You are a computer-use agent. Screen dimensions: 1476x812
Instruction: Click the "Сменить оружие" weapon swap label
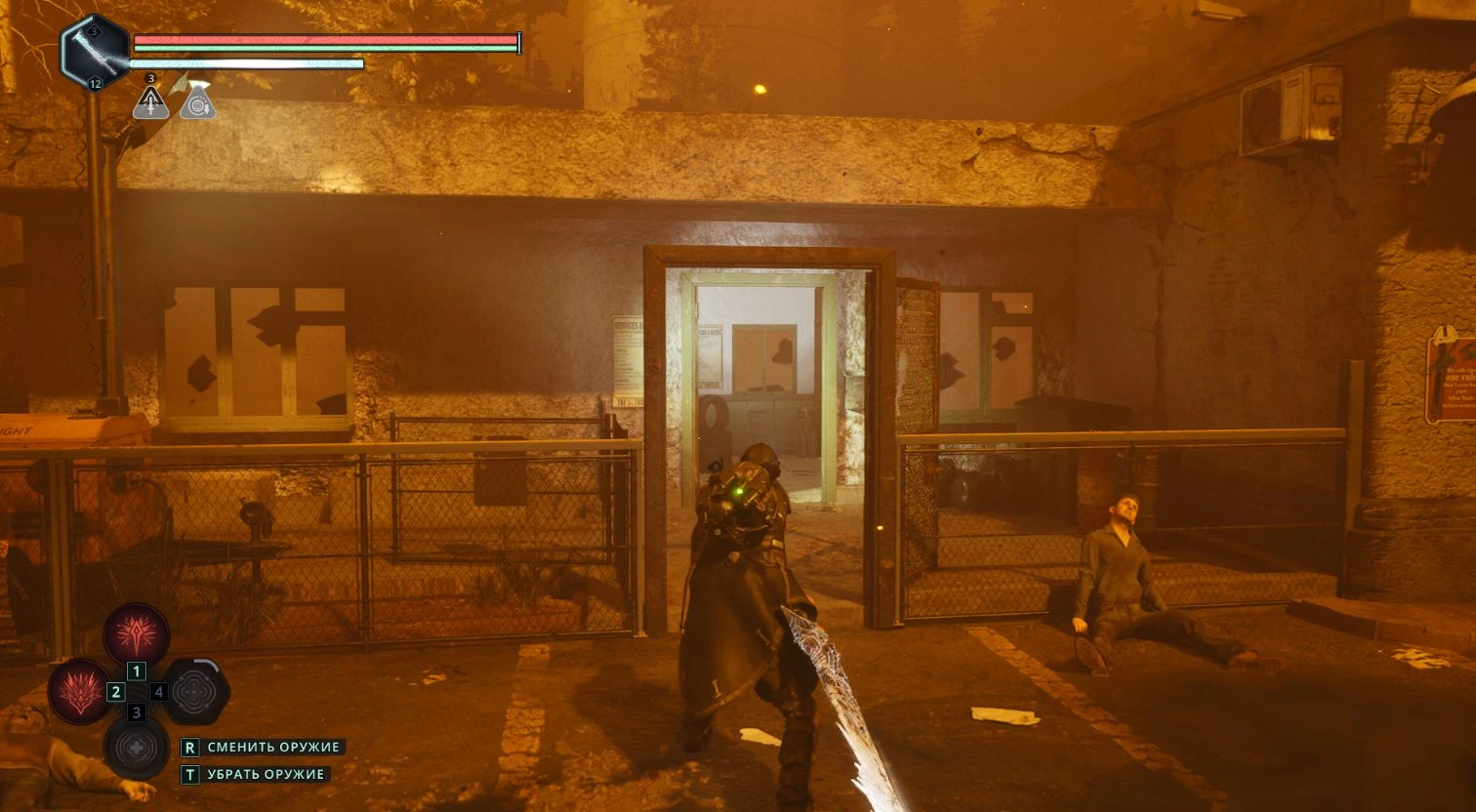point(273,747)
